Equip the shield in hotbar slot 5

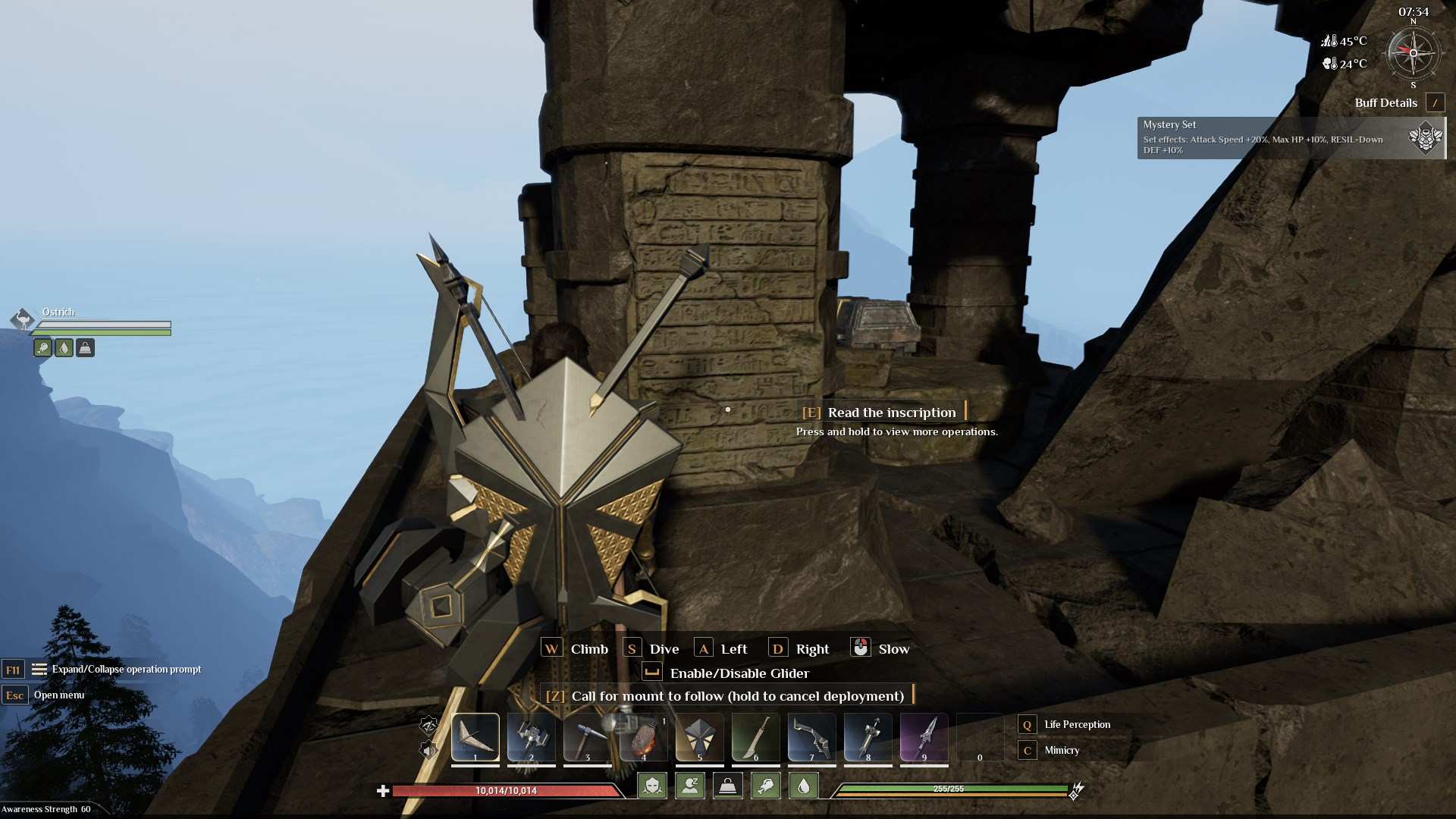[x=699, y=737]
